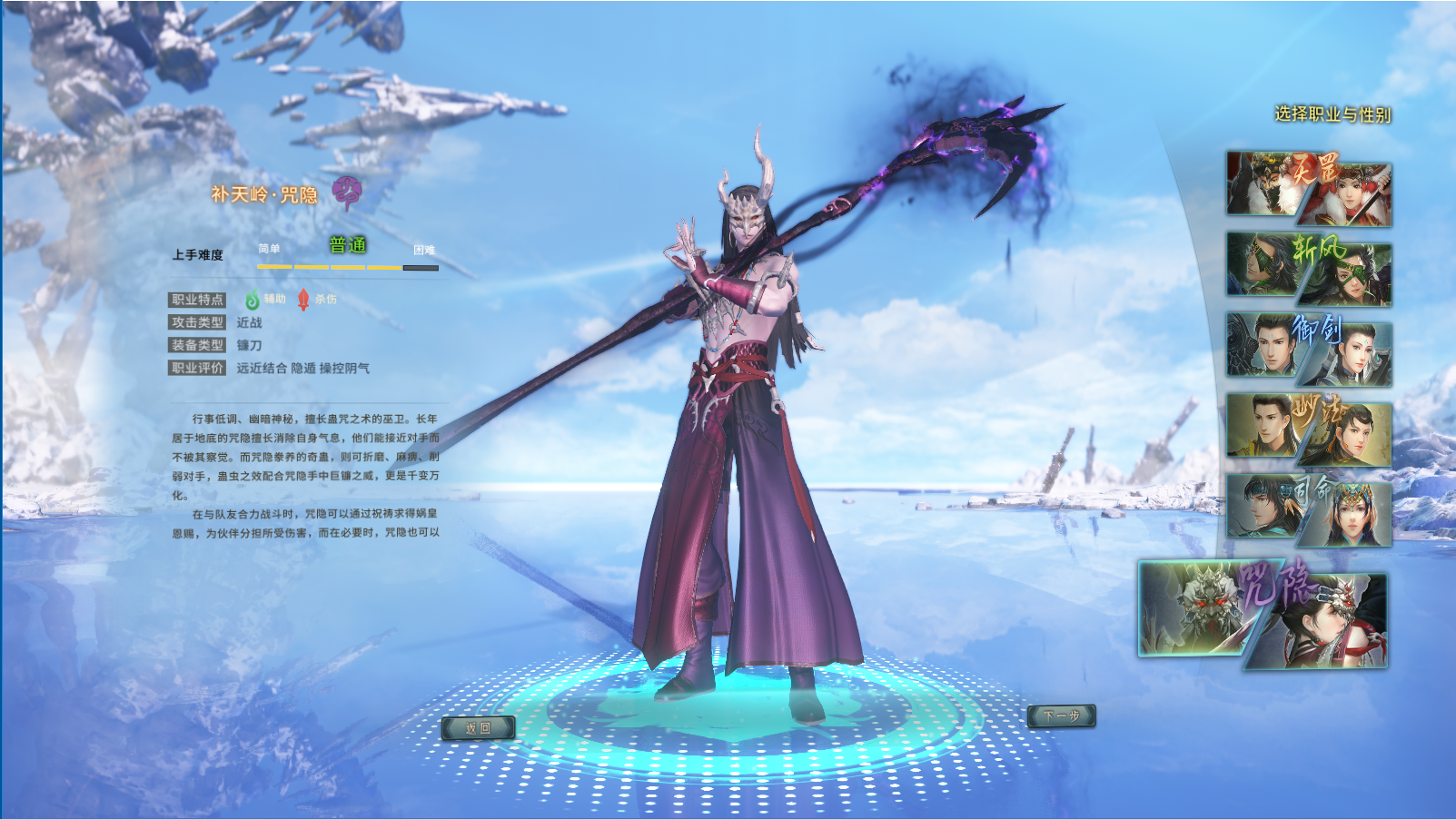Choose the male 御剑 class portrait
The height and width of the screenshot is (819, 1456).
tap(1262, 344)
